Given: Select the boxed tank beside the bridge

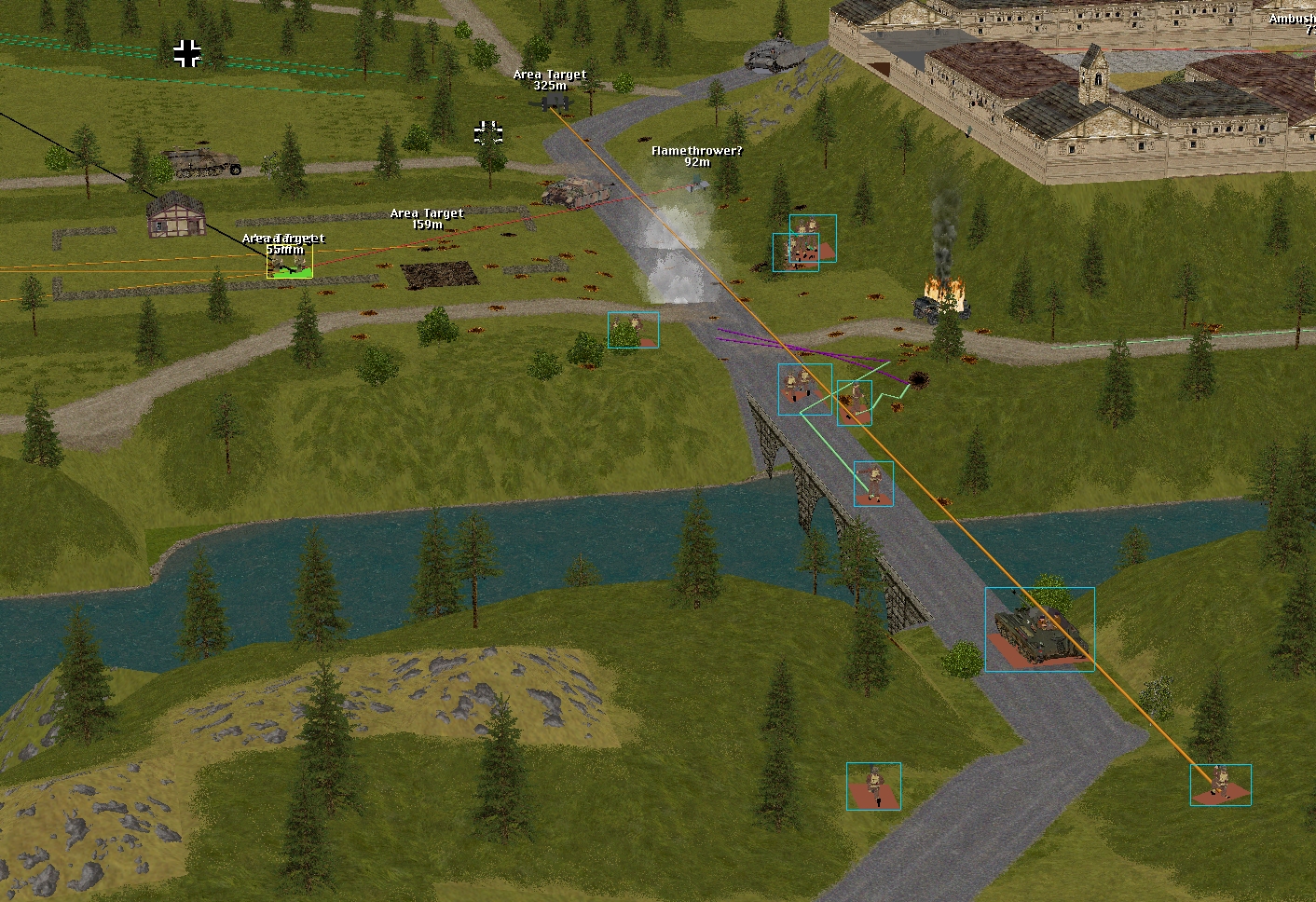Looking at the screenshot, I should pos(1039,630).
